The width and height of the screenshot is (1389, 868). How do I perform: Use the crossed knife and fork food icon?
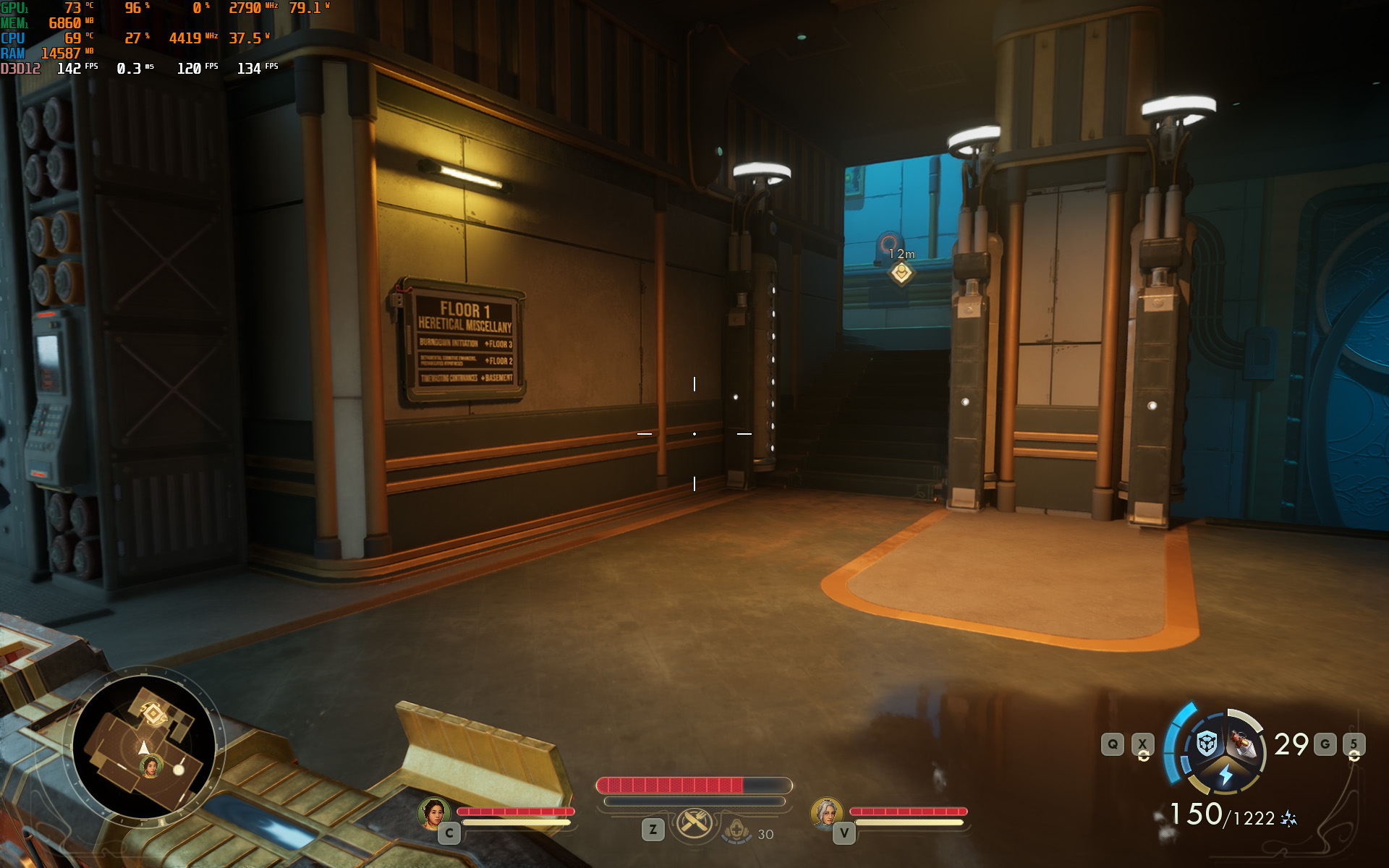[694, 823]
